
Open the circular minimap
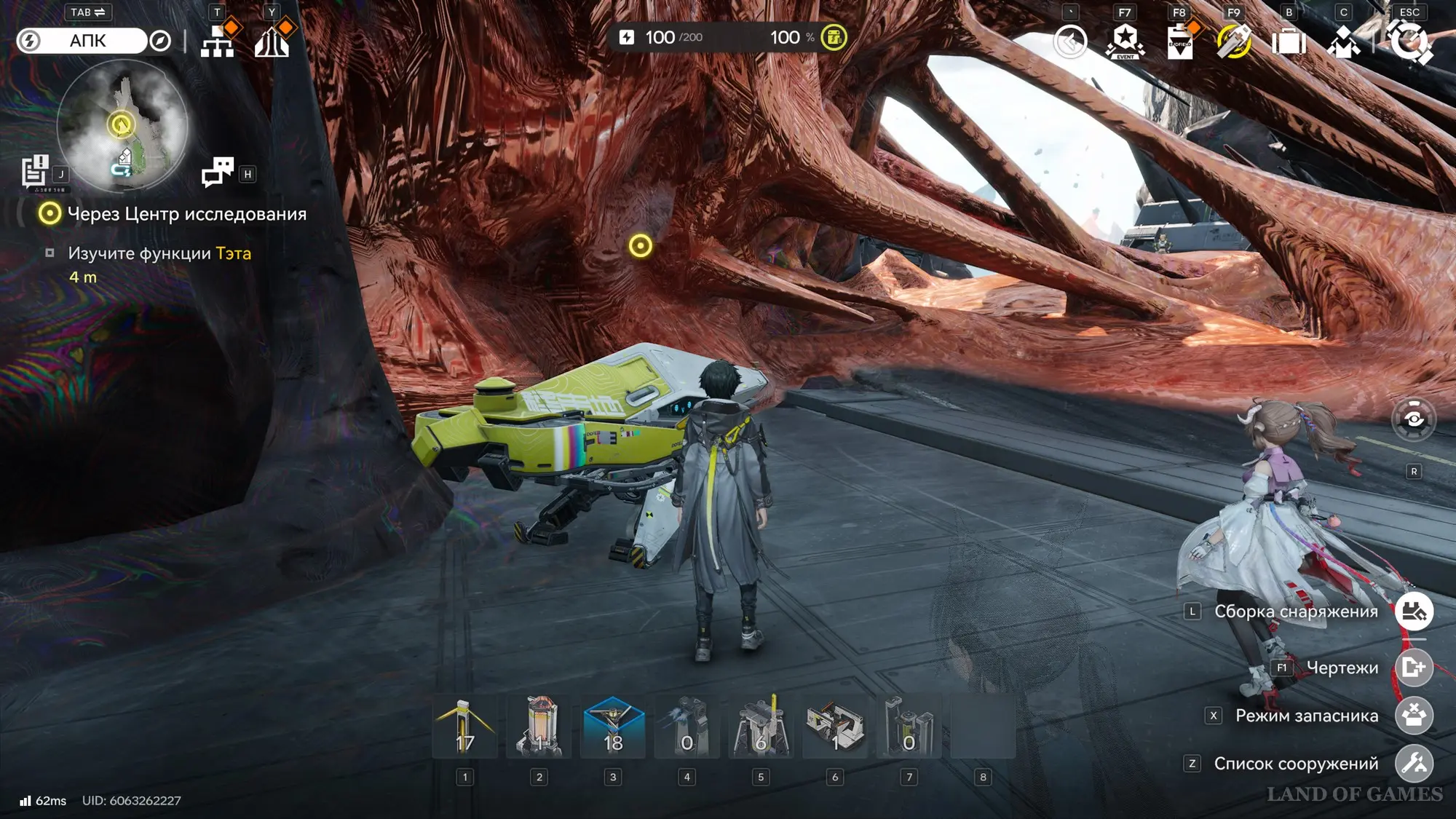[122, 125]
